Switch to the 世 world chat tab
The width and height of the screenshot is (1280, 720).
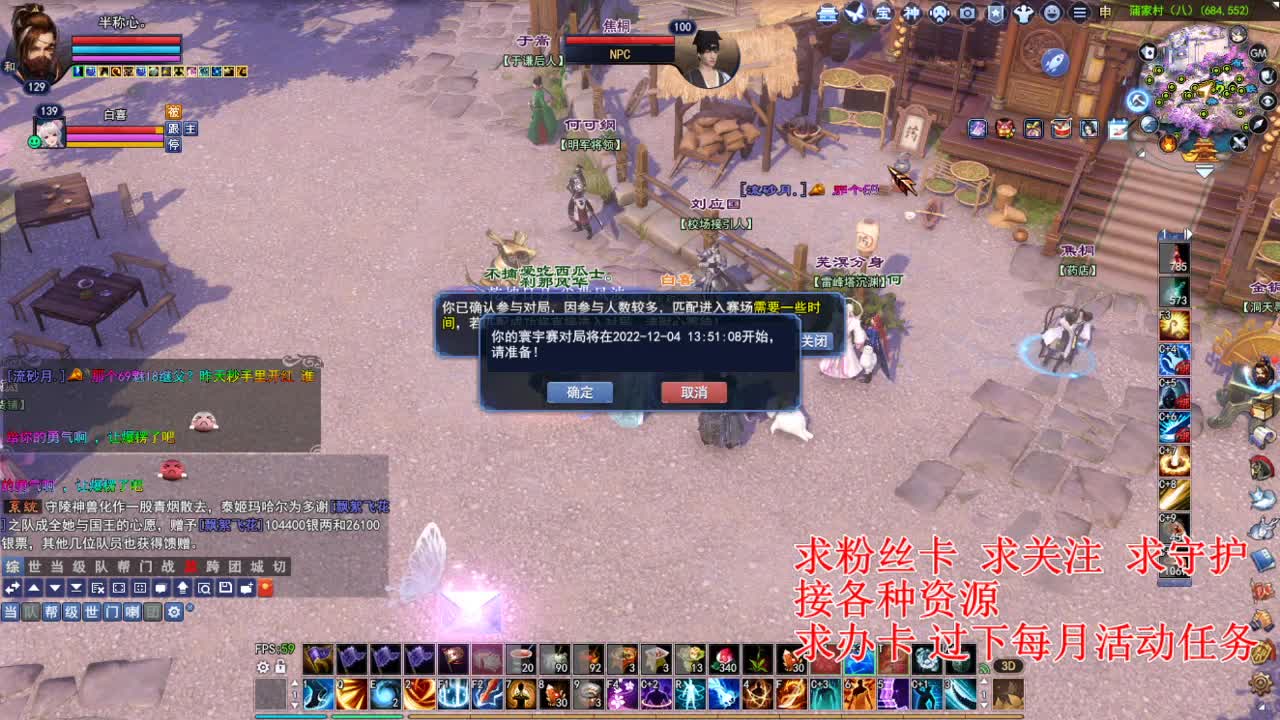pyautogui.click(x=32, y=565)
